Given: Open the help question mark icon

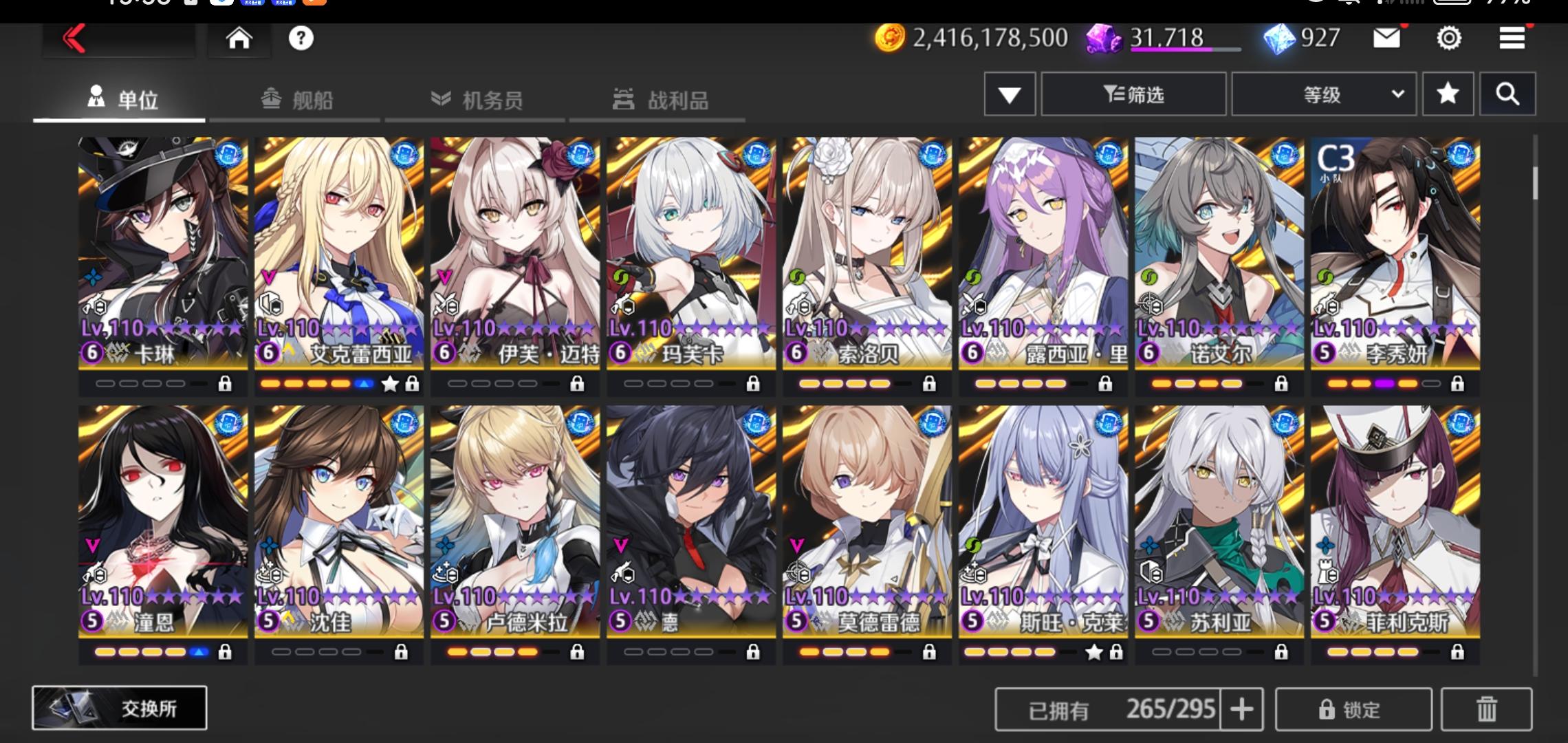Looking at the screenshot, I should pos(301,39).
